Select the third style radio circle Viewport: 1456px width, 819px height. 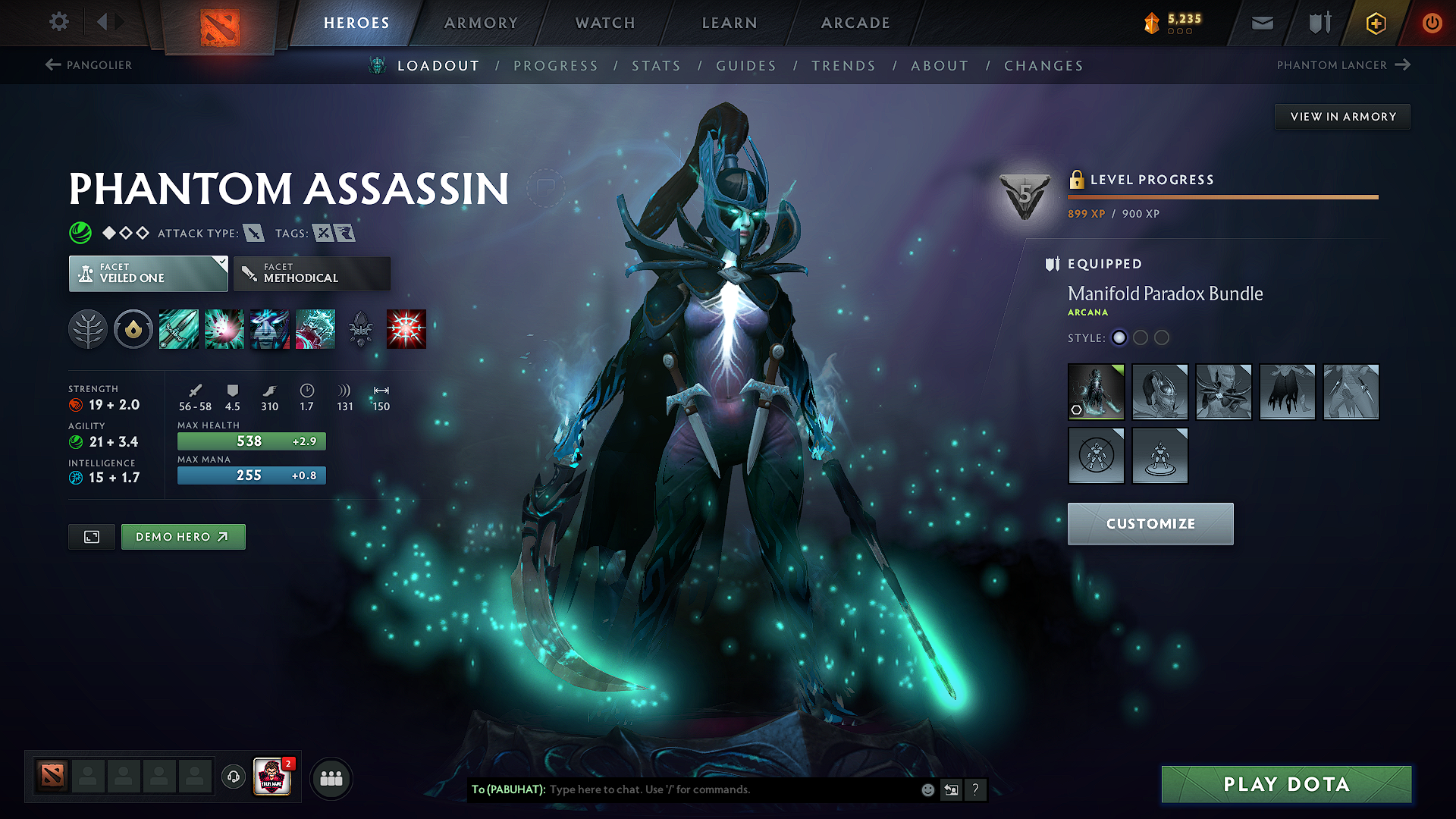(x=1162, y=338)
